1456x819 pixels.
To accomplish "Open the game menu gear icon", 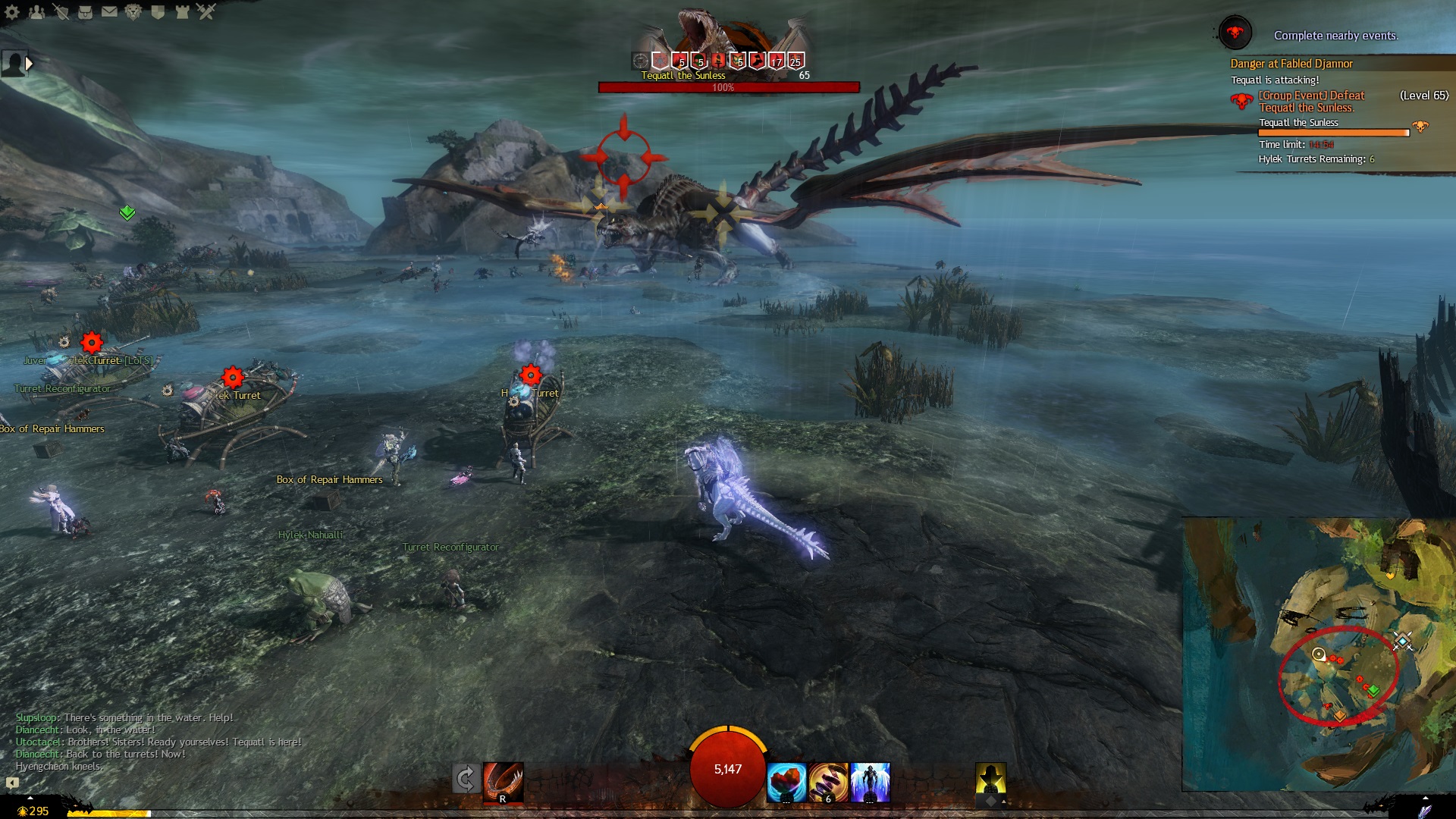I will (12, 11).
